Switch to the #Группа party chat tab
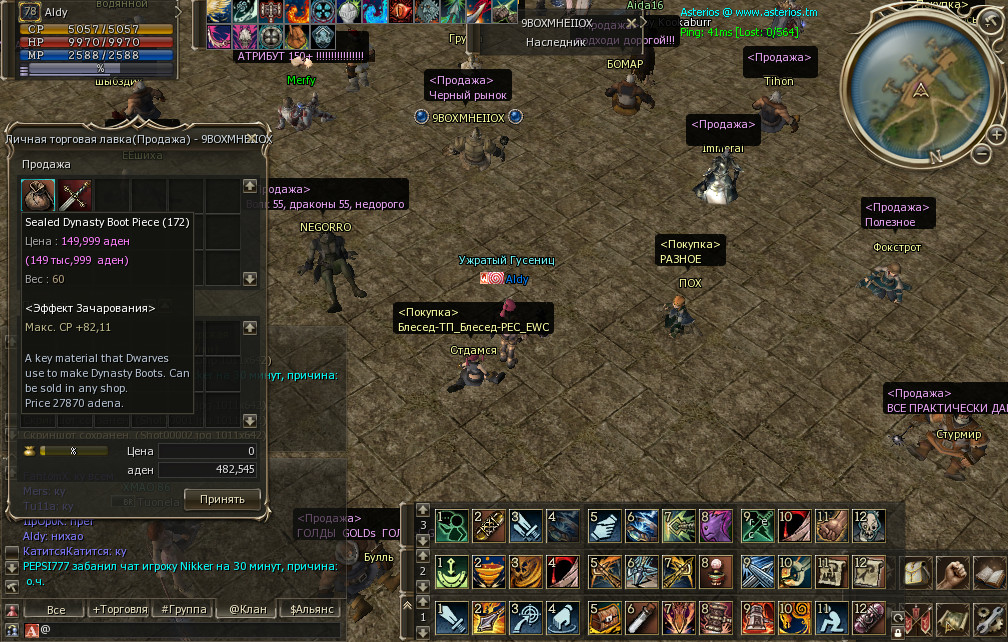This screenshot has height=642, width=1008. (x=184, y=609)
